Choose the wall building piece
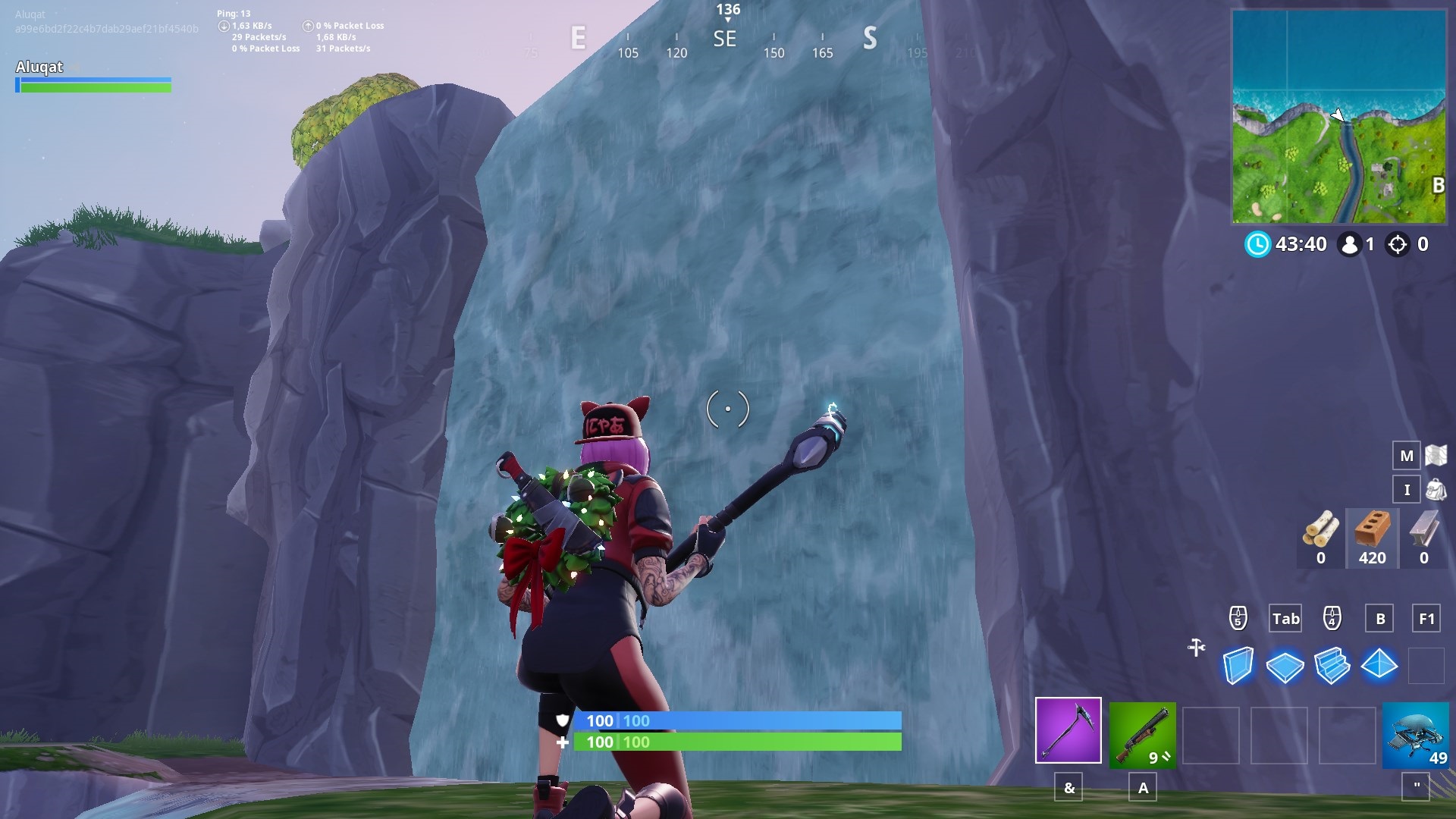 [x=1238, y=666]
